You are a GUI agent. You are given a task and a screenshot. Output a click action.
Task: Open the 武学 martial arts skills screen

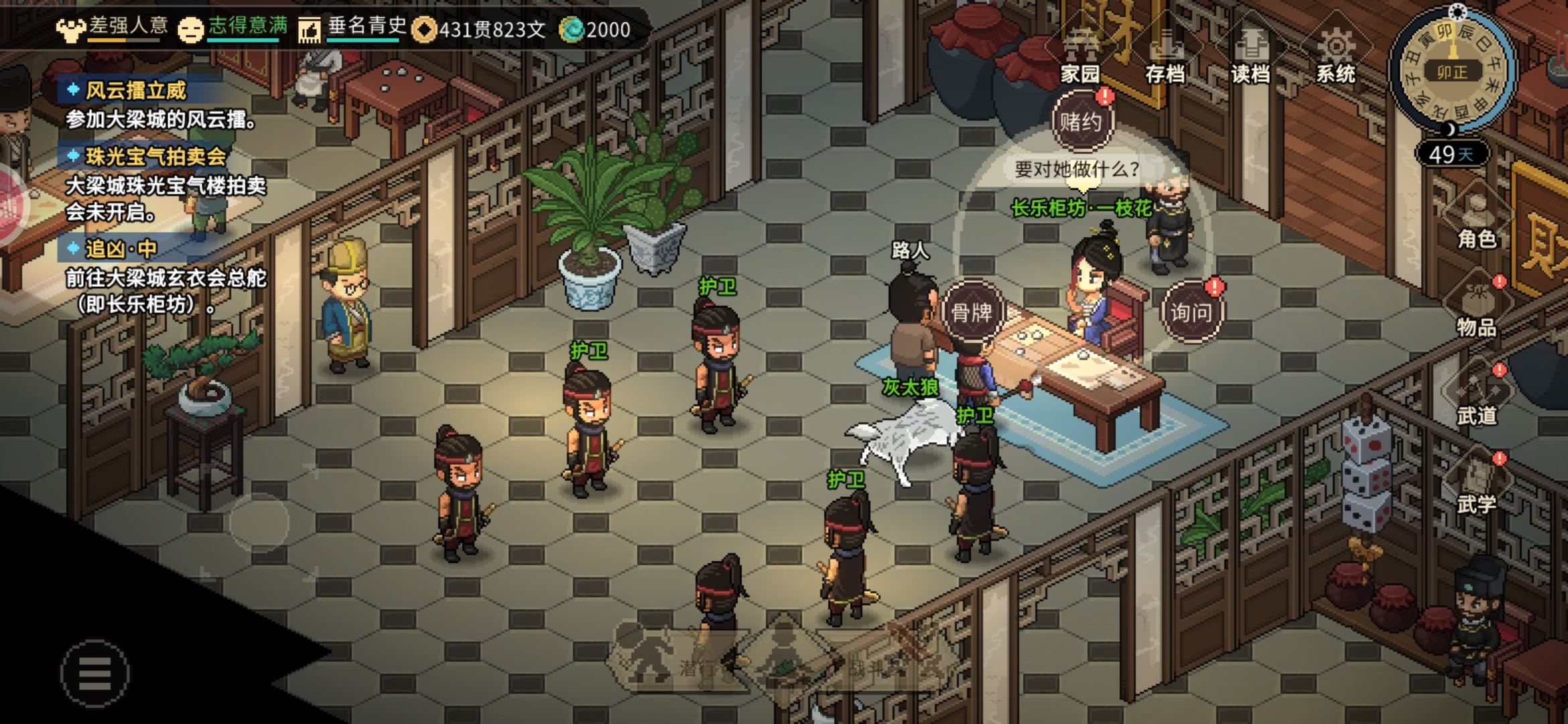pos(1476,485)
